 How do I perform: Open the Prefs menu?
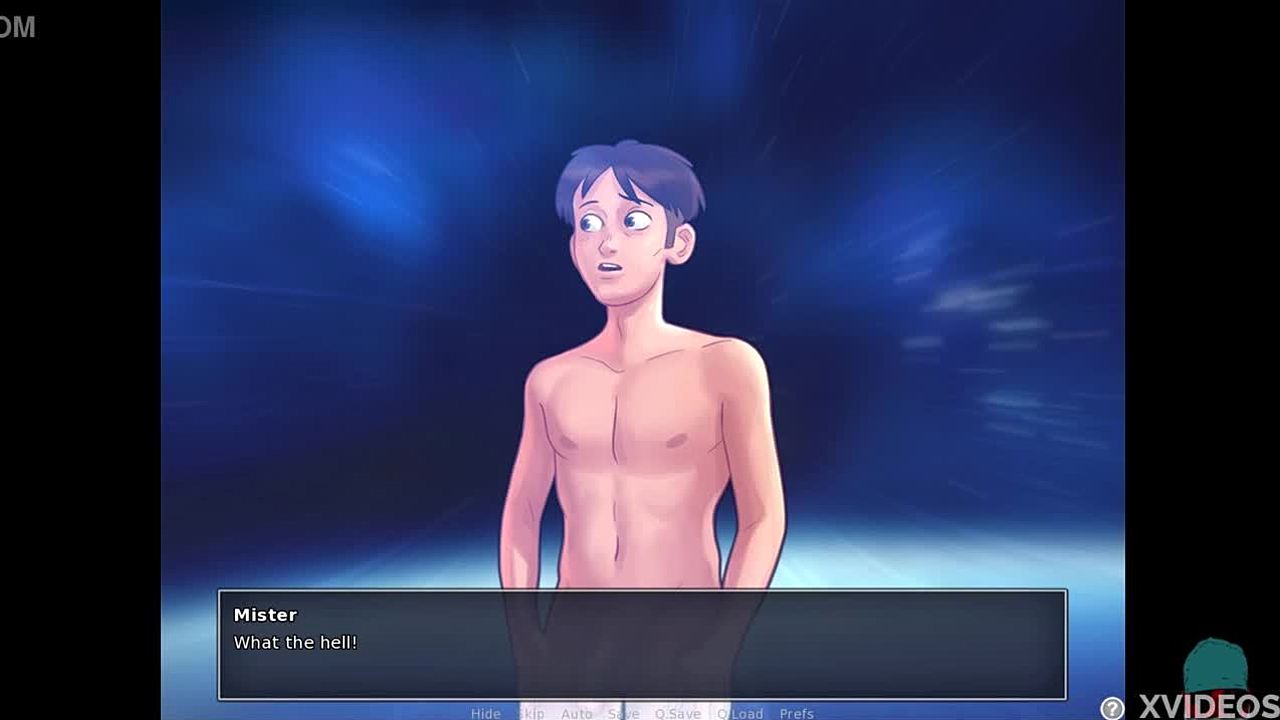pos(796,713)
